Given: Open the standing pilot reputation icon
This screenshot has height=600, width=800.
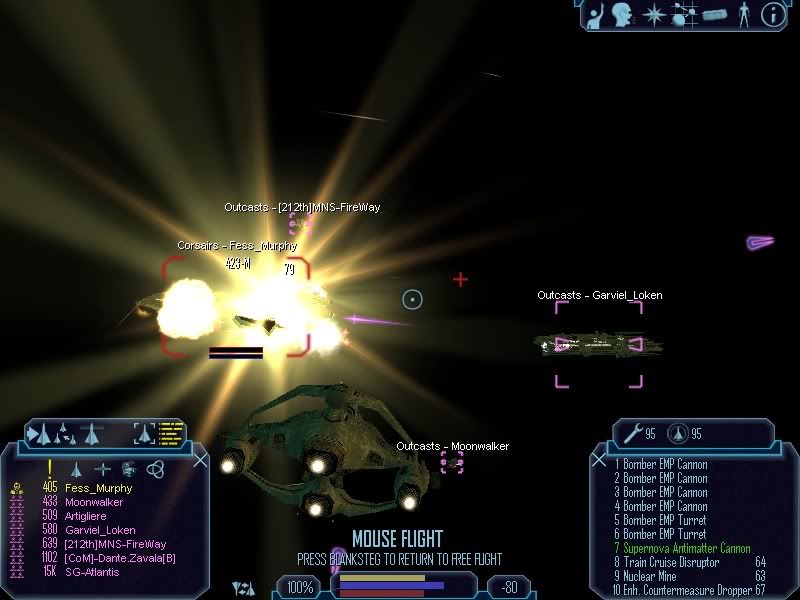Looking at the screenshot, I should 742,14.
